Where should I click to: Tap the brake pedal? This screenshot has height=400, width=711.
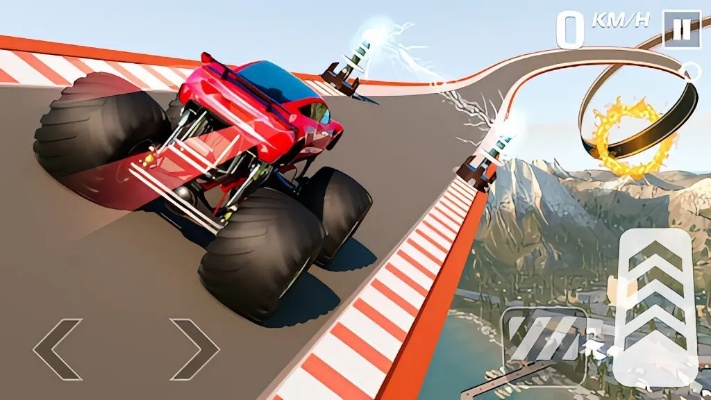pos(544,337)
